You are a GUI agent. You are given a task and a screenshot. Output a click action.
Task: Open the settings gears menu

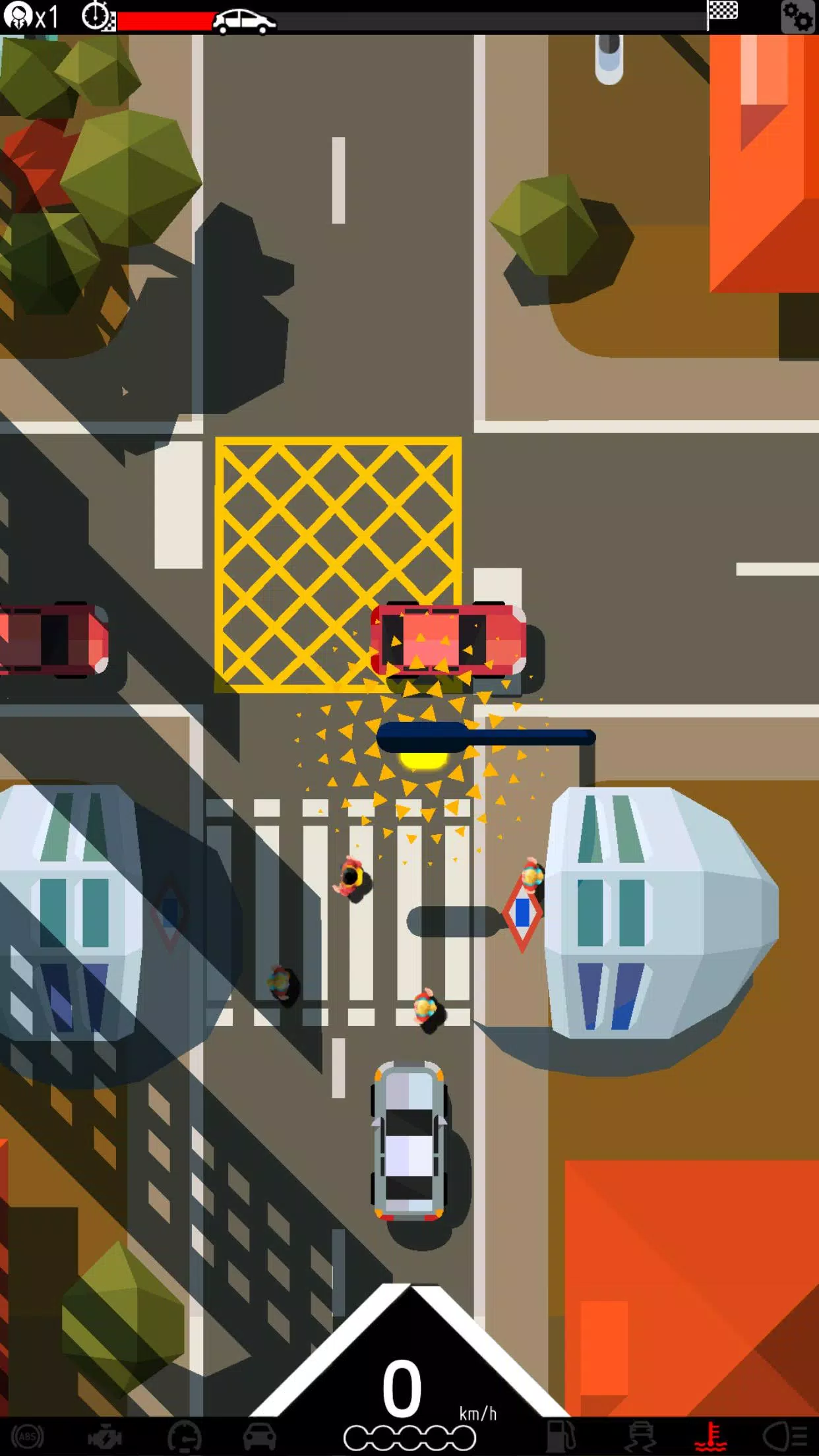797,16
